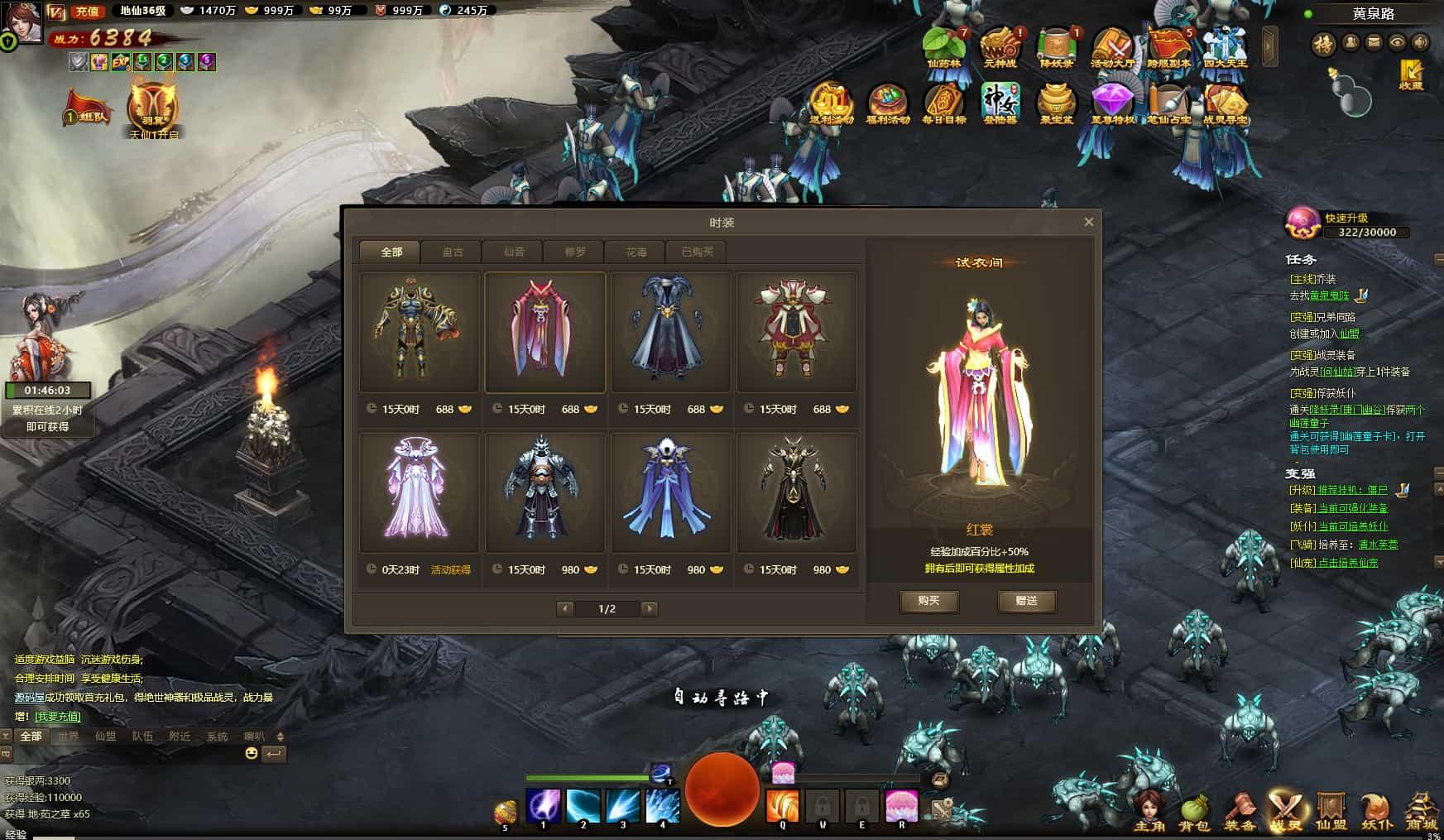Click the 赠送 gift button

(x=1026, y=601)
